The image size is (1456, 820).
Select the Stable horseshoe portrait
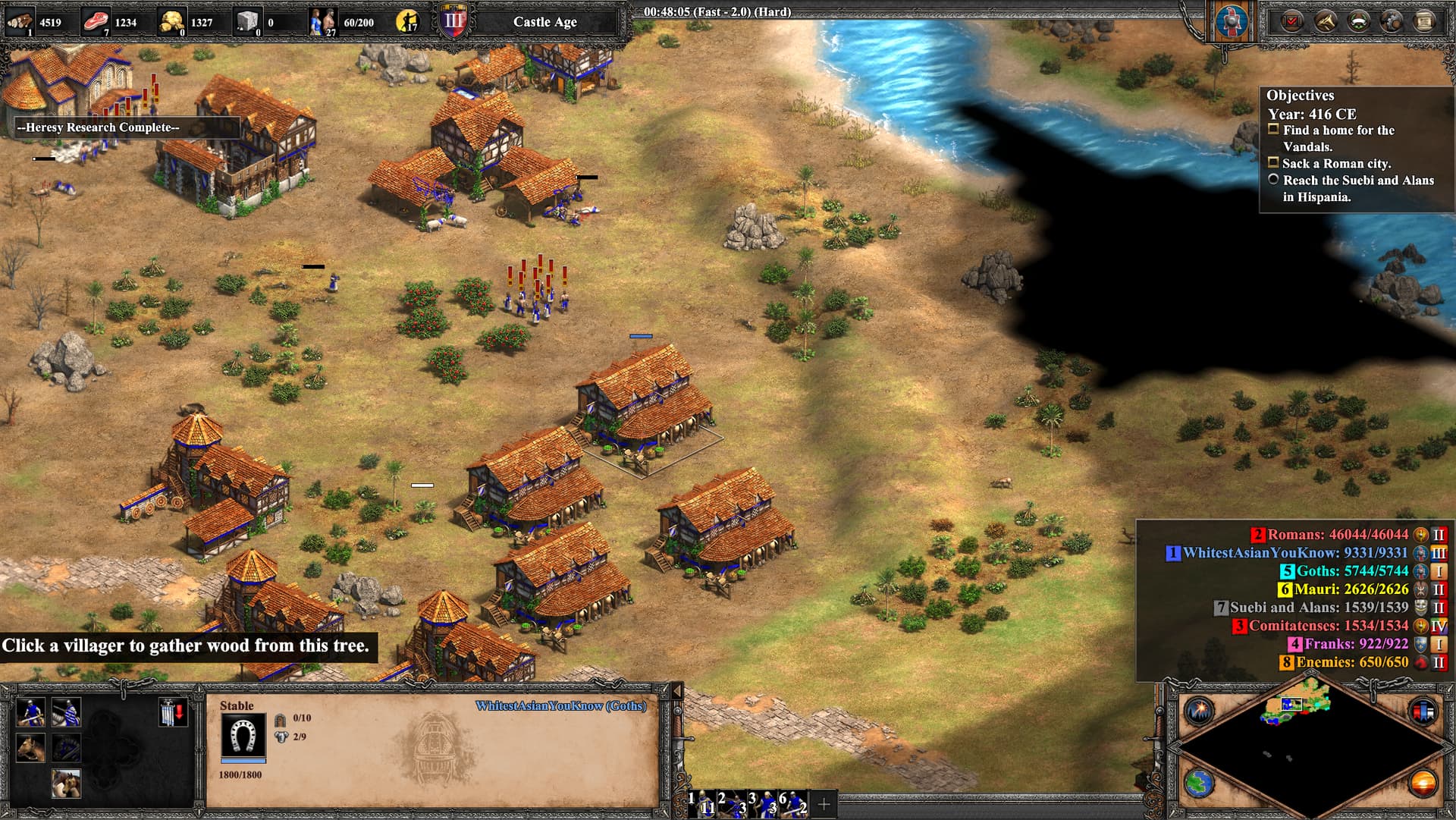(x=243, y=734)
